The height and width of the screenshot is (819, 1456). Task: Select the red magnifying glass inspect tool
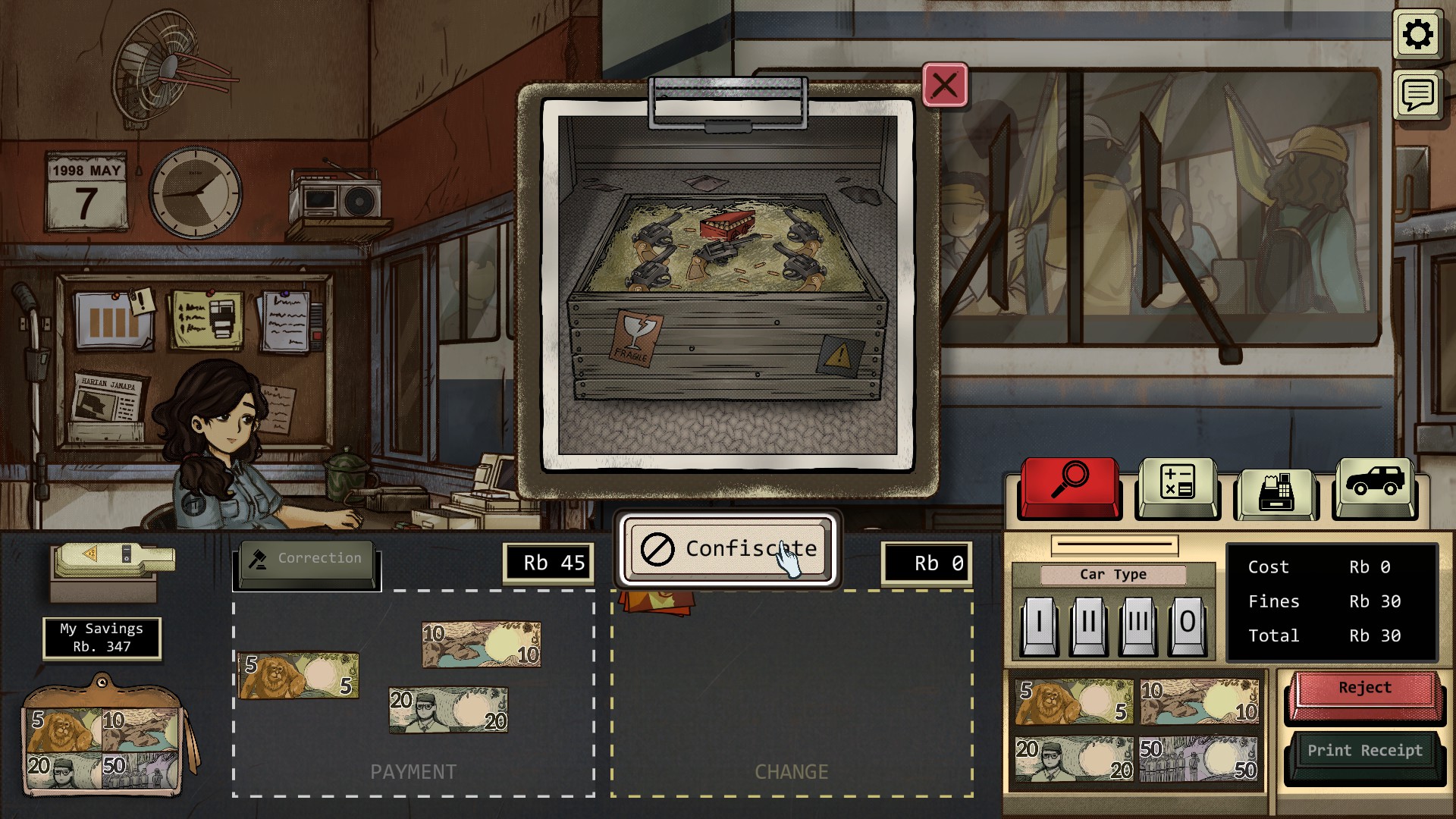pyautogui.click(x=1069, y=484)
